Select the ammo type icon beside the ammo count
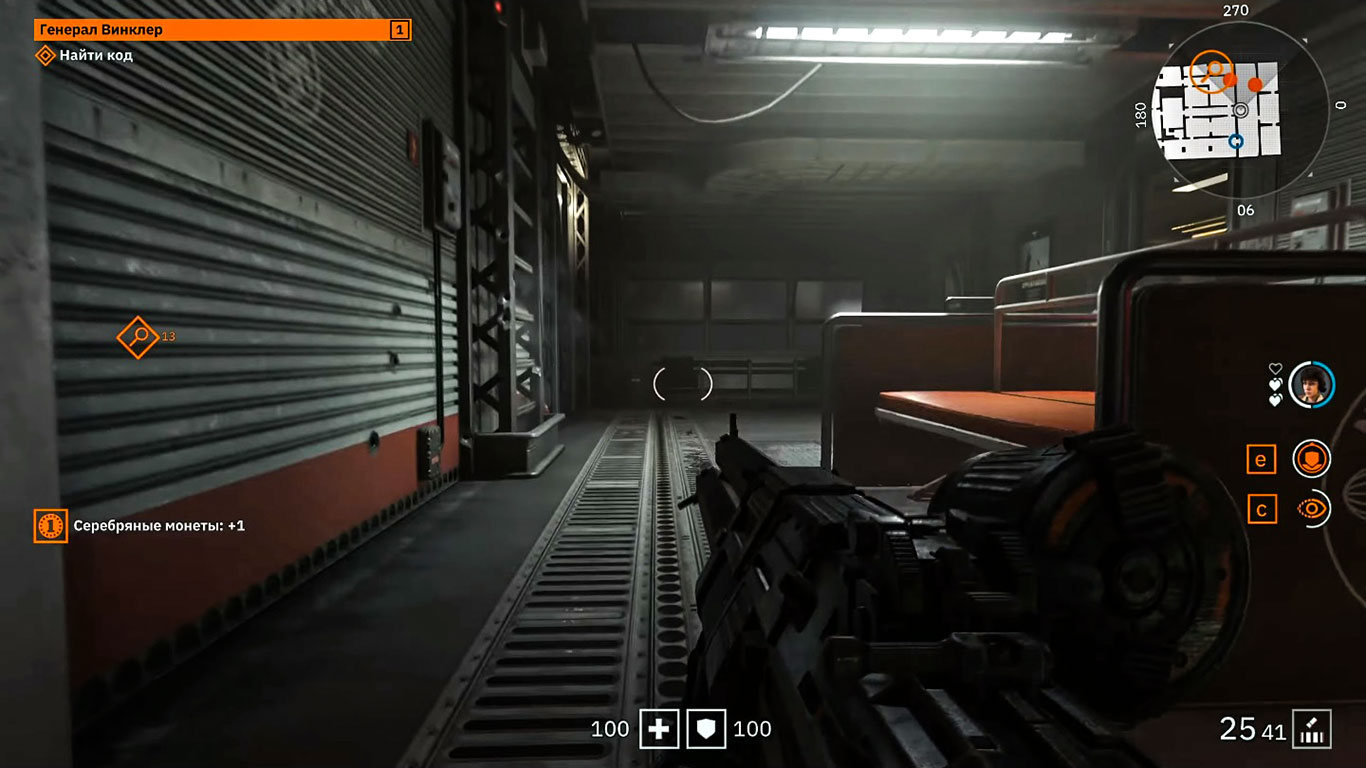 1311,729
